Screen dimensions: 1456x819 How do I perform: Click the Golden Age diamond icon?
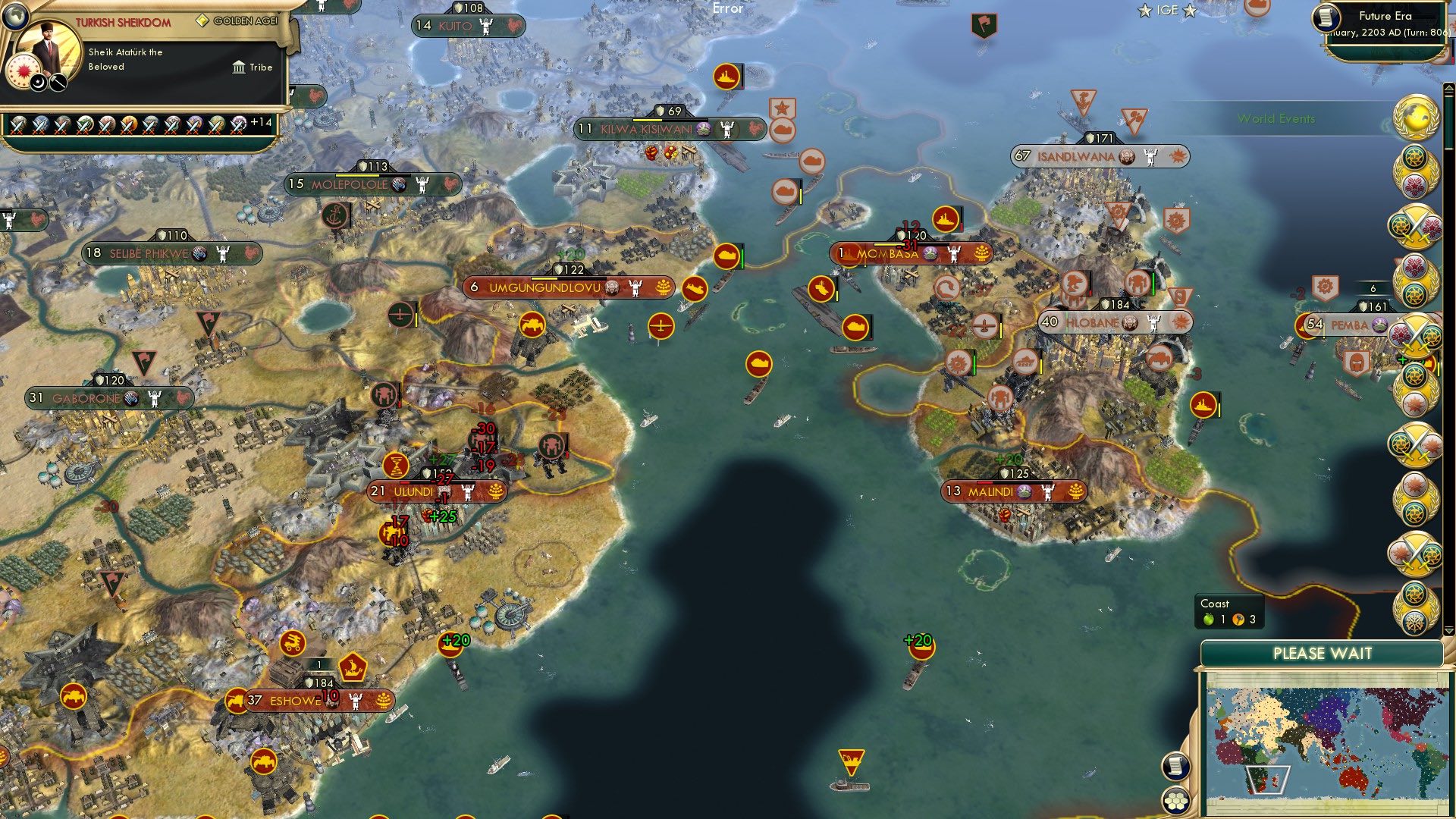point(202,21)
